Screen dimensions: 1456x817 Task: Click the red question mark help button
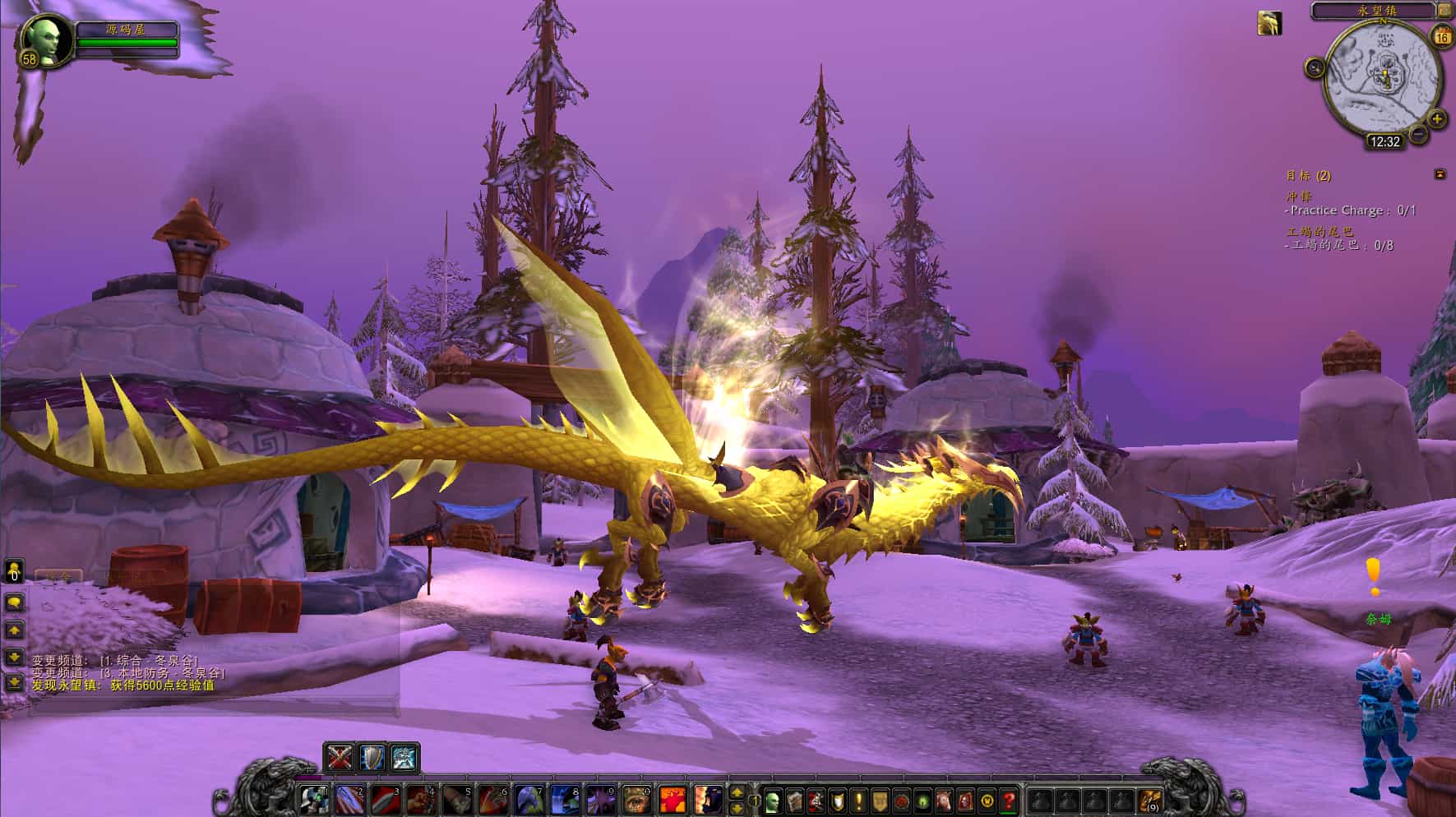tap(1009, 800)
